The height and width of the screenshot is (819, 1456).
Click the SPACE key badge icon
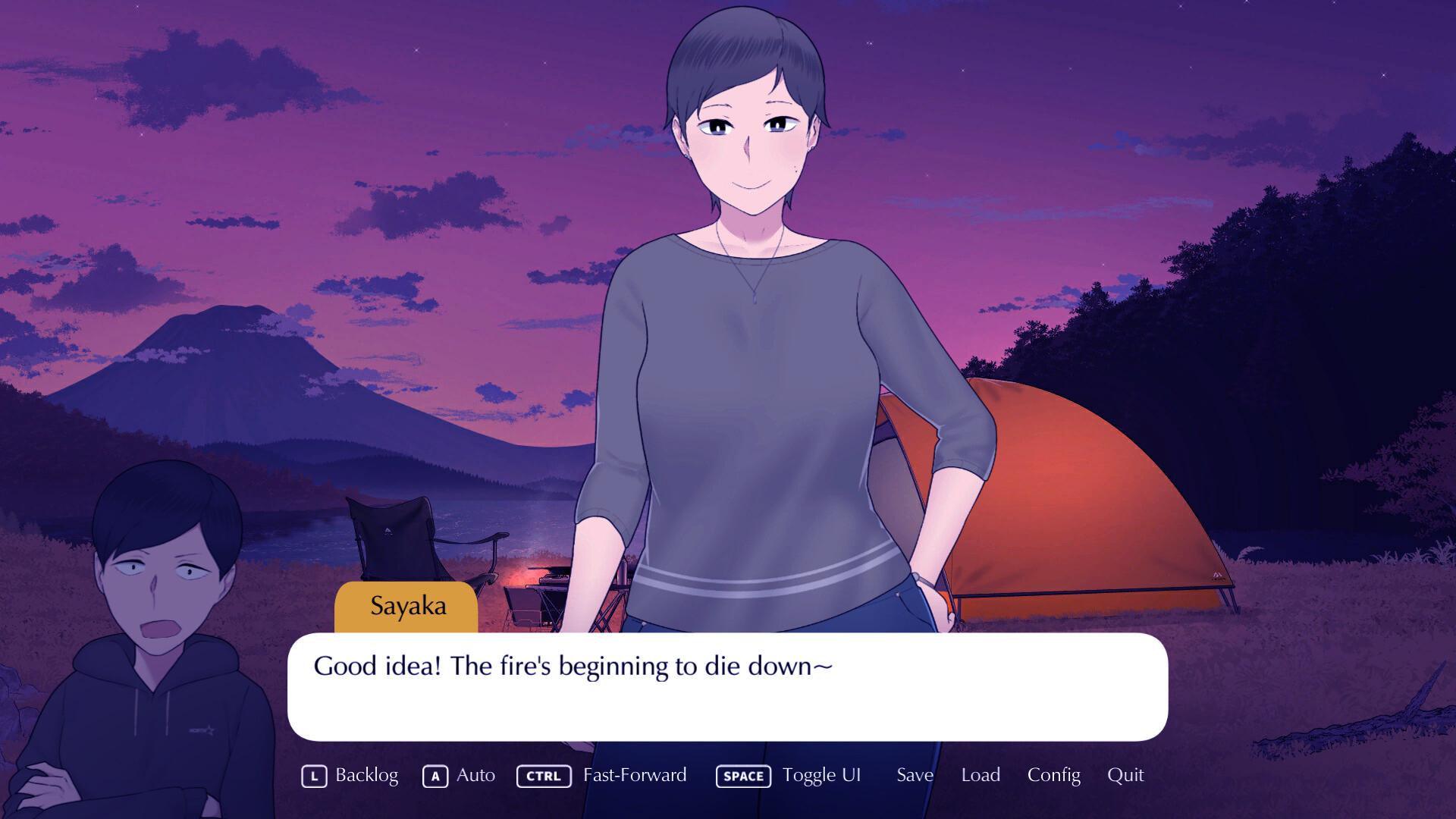coord(743,776)
